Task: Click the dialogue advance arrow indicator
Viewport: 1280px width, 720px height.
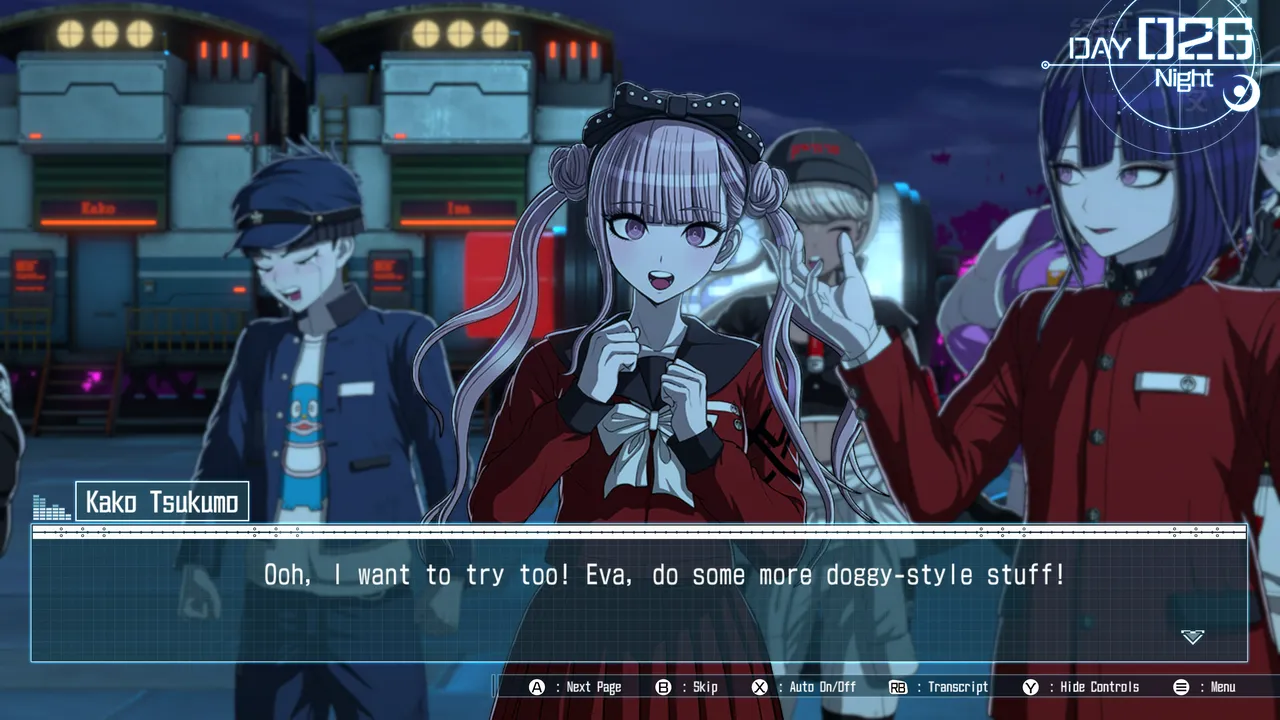Action: [x=1192, y=637]
